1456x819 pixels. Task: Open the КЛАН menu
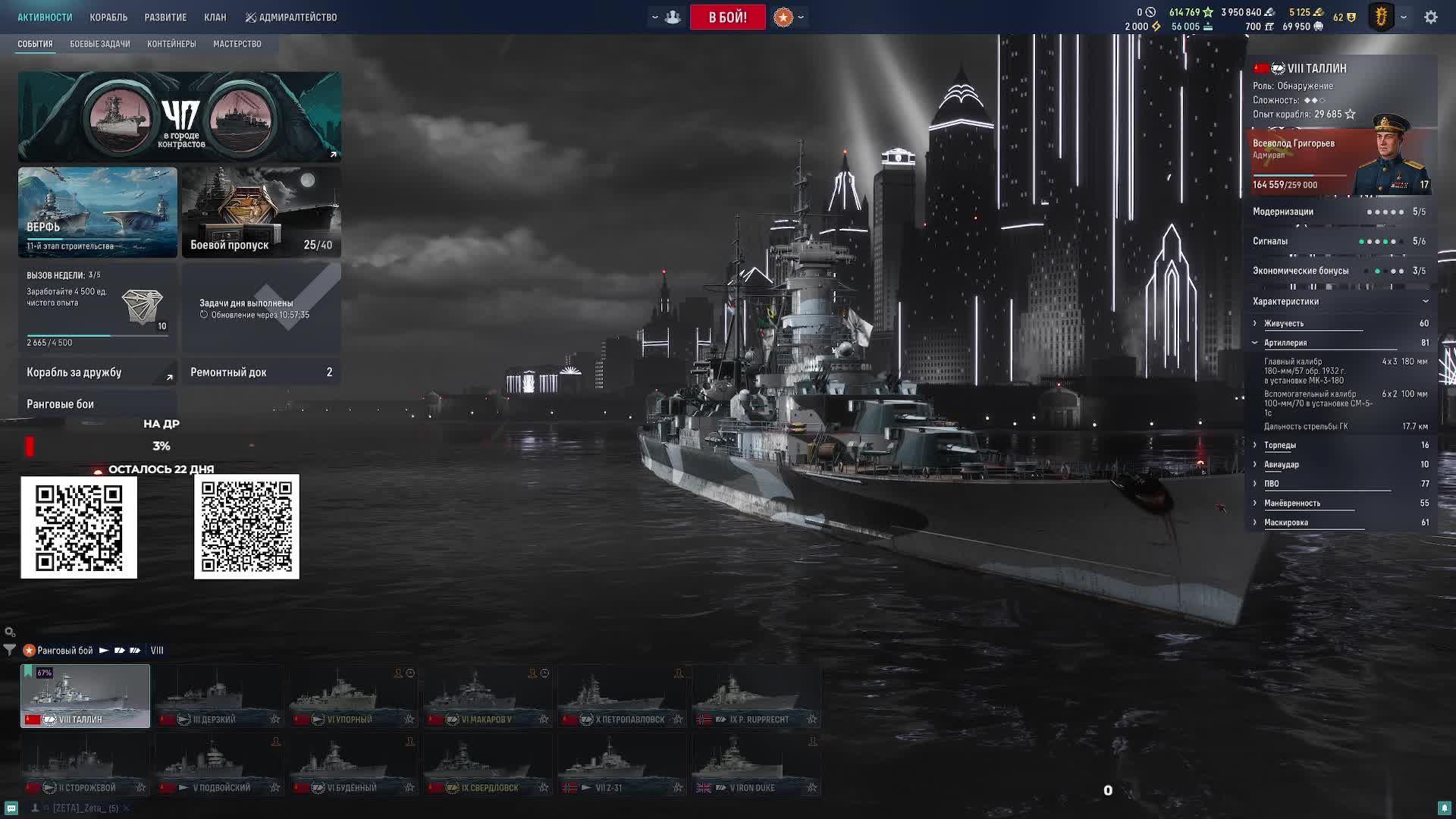pos(215,17)
